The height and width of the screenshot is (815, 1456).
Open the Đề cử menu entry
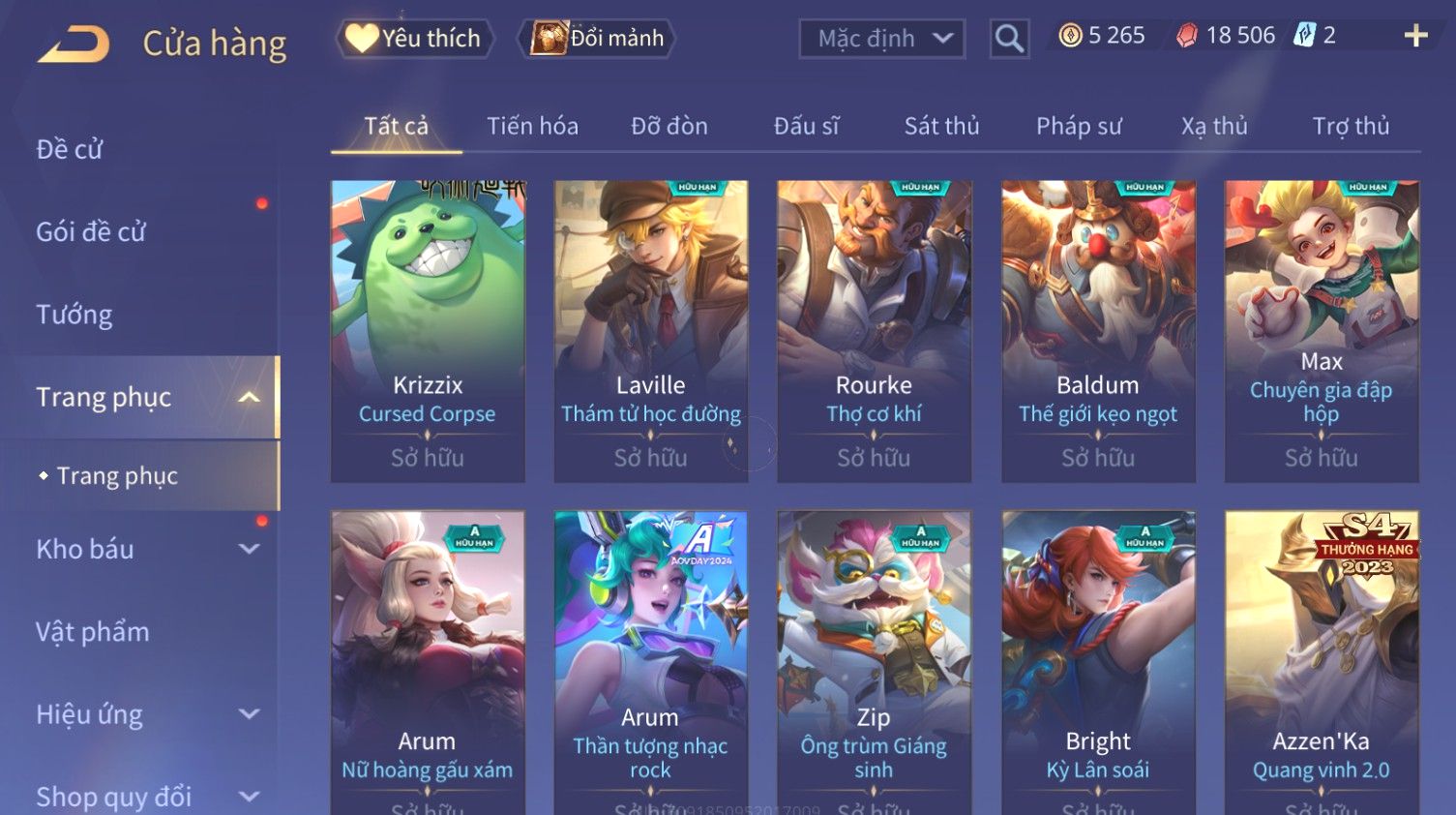70,149
